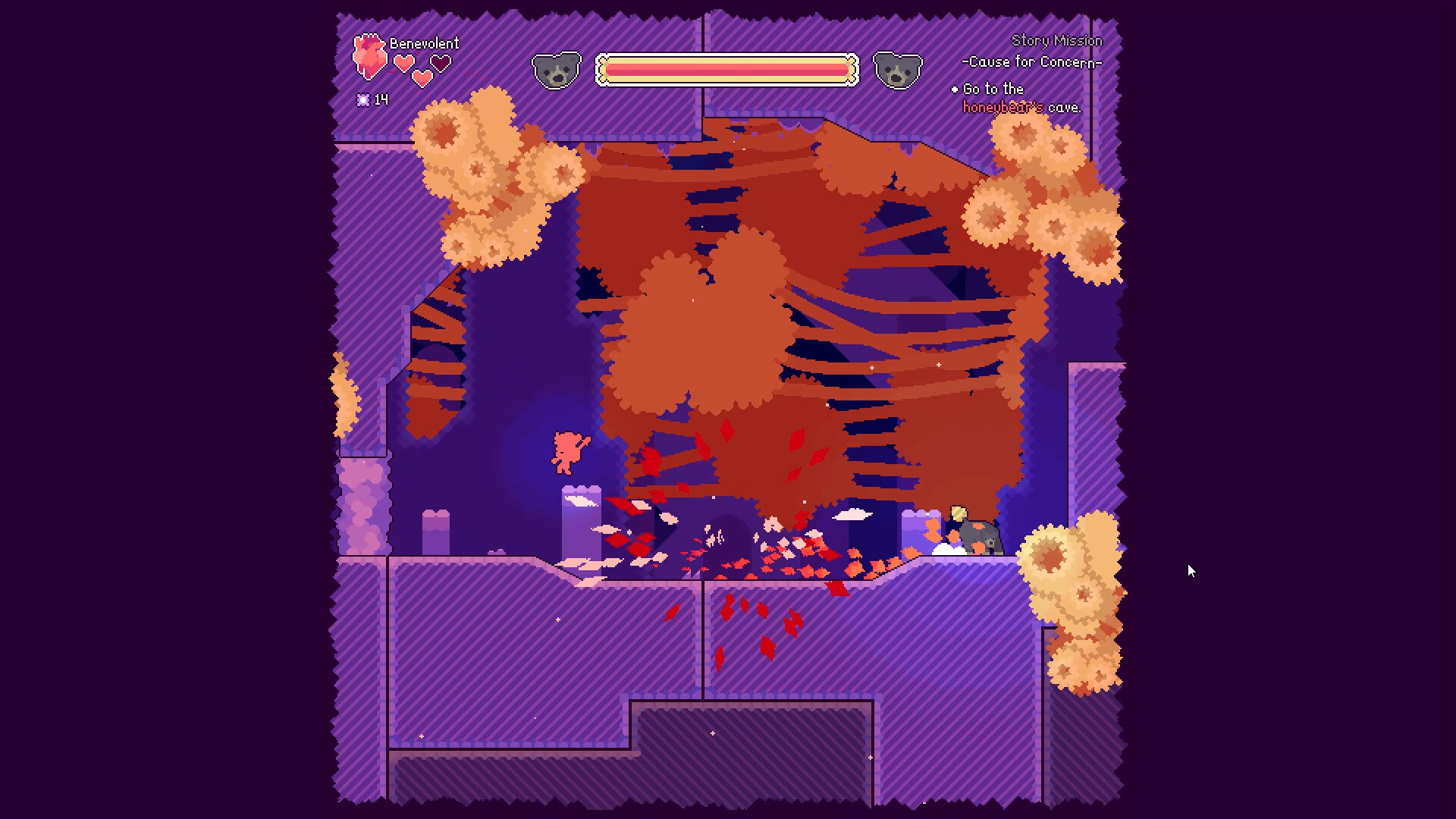Collapse the -Cause for Concern- mission entry
Viewport: 1456px width, 819px height.
pyautogui.click(x=1031, y=62)
